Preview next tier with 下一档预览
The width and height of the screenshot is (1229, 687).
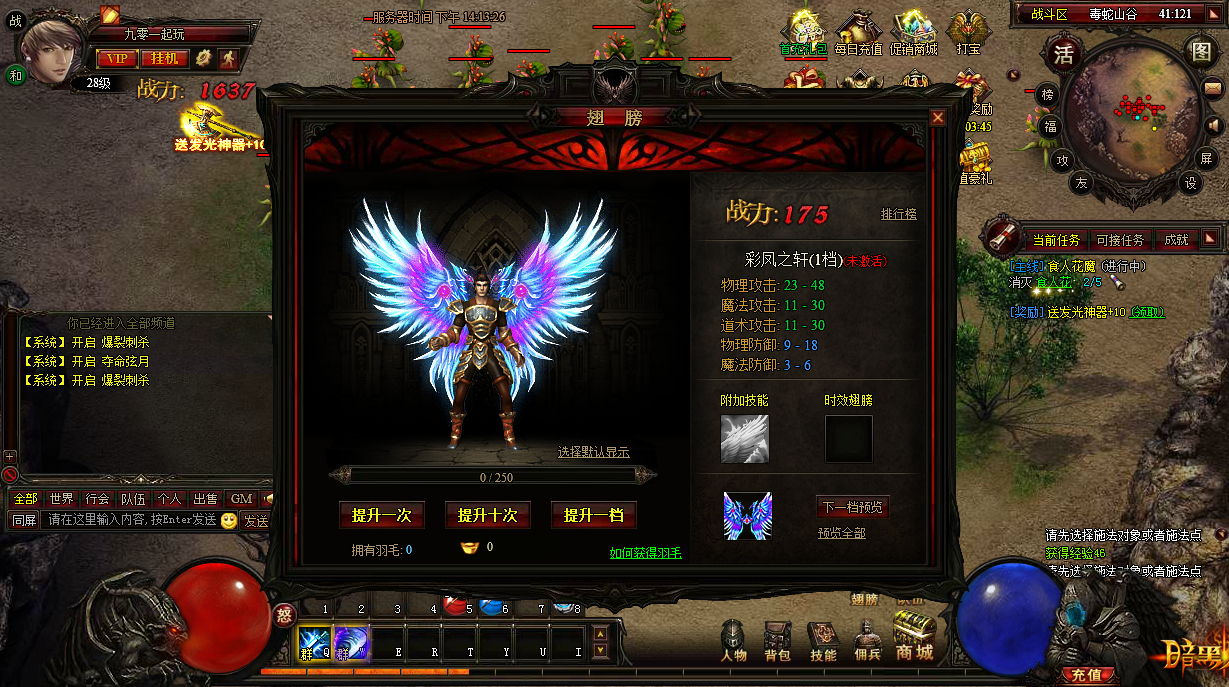pyautogui.click(x=852, y=507)
